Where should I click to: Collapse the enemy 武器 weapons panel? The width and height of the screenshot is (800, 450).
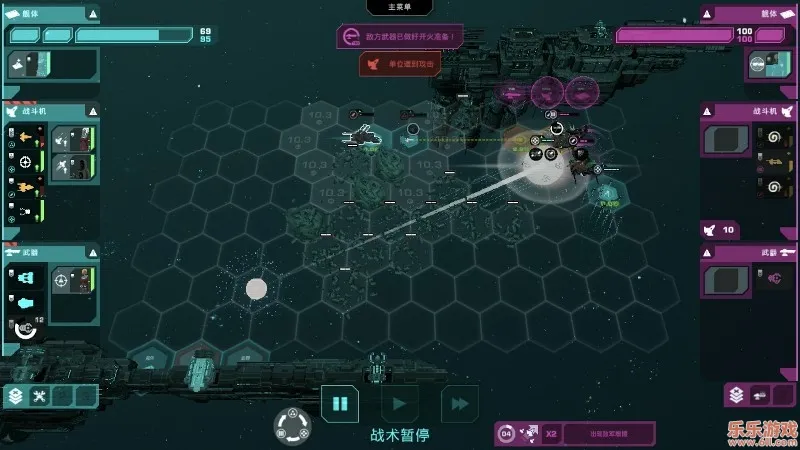click(707, 252)
